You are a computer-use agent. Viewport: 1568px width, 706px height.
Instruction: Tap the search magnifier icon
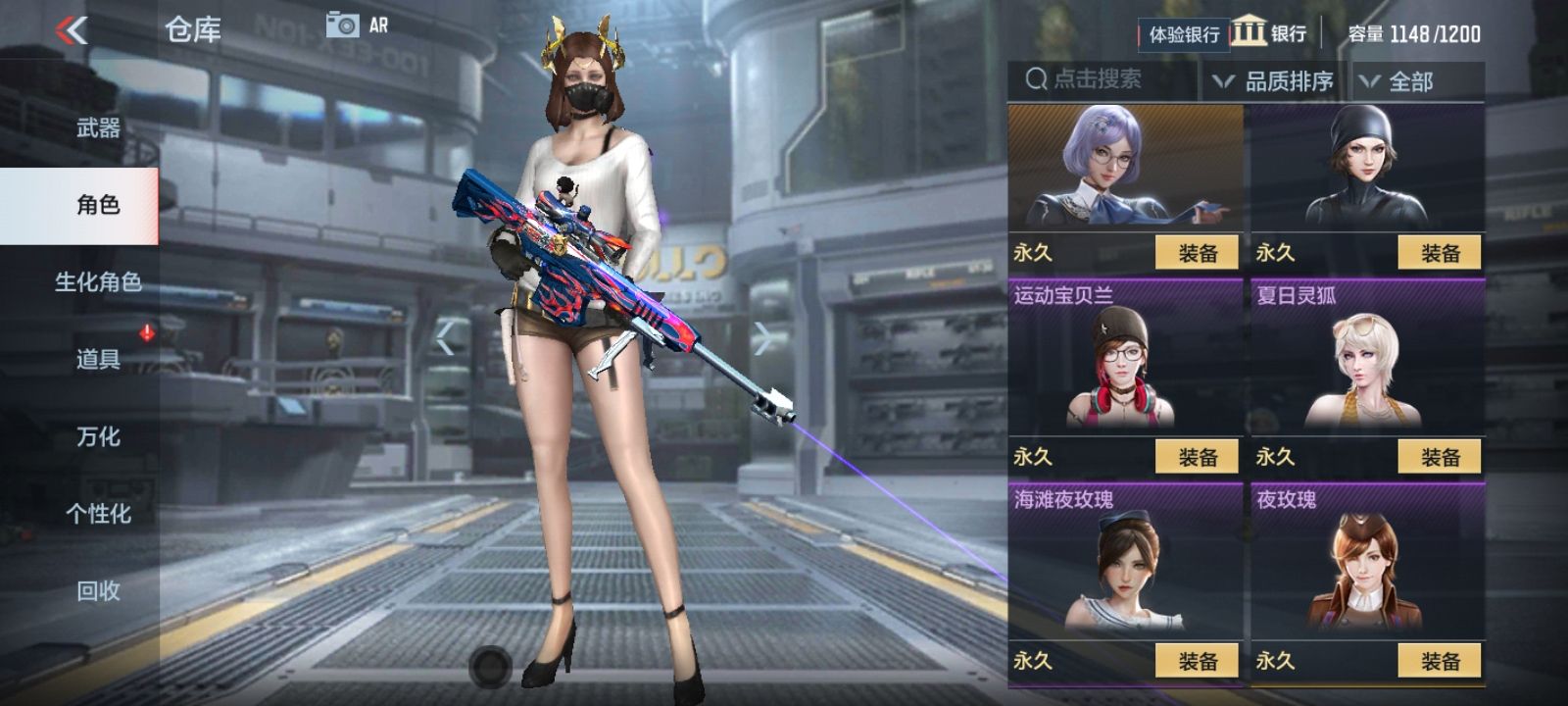(x=1034, y=80)
